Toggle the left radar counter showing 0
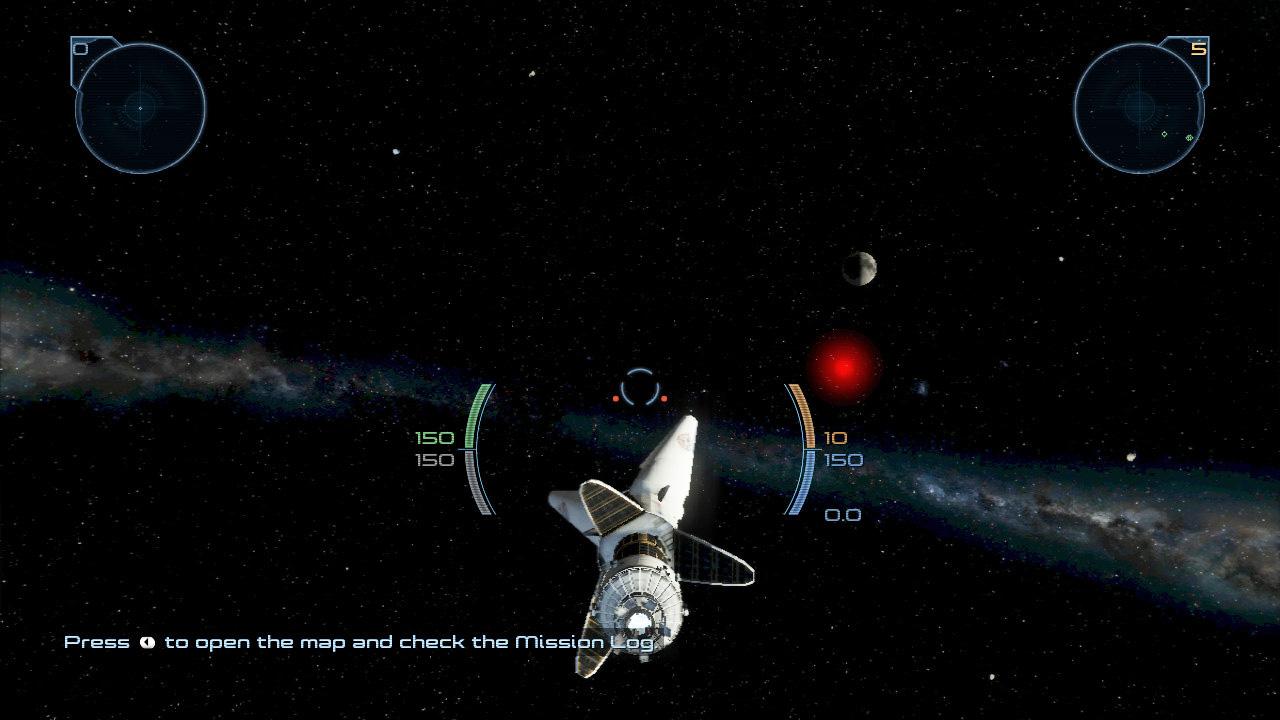This screenshot has width=1280, height=720. click(79, 47)
